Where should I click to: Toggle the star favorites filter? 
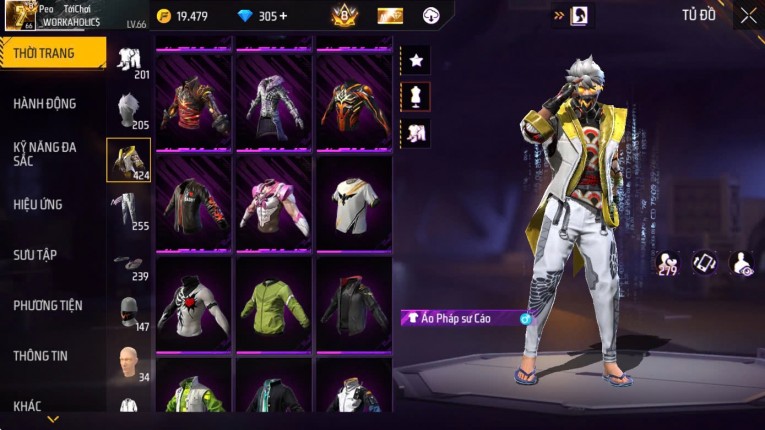click(x=416, y=61)
